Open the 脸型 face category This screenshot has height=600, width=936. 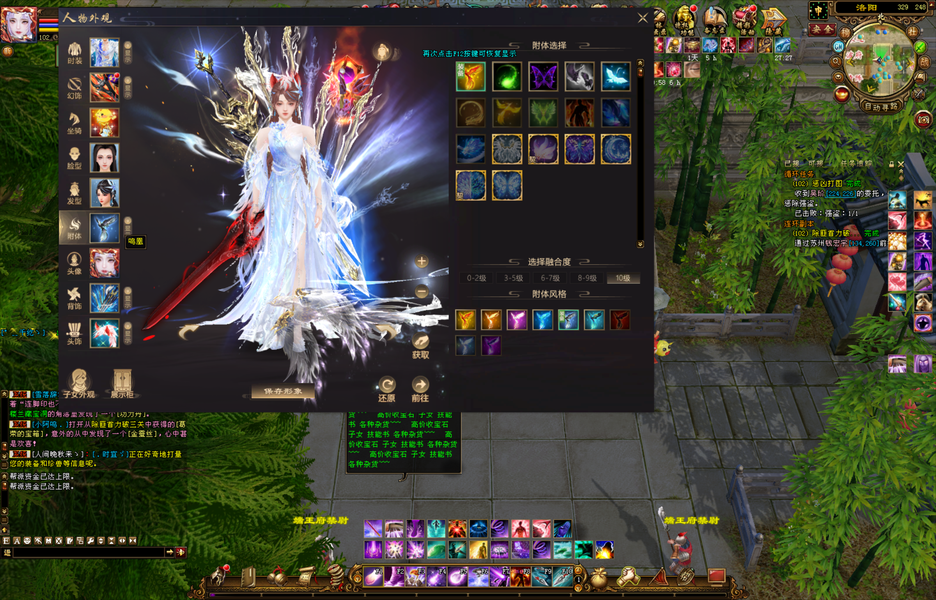point(75,157)
